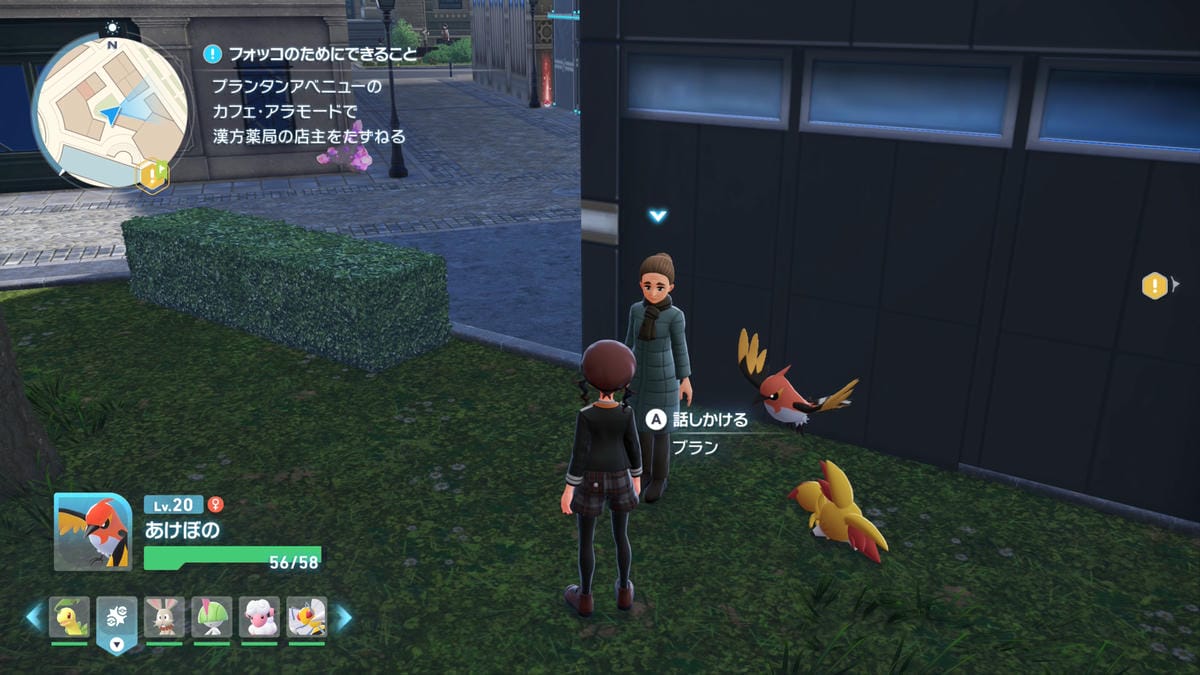This screenshot has height=675, width=1200.
Task: Select the Bunnelby party slot
Action: tap(164, 617)
